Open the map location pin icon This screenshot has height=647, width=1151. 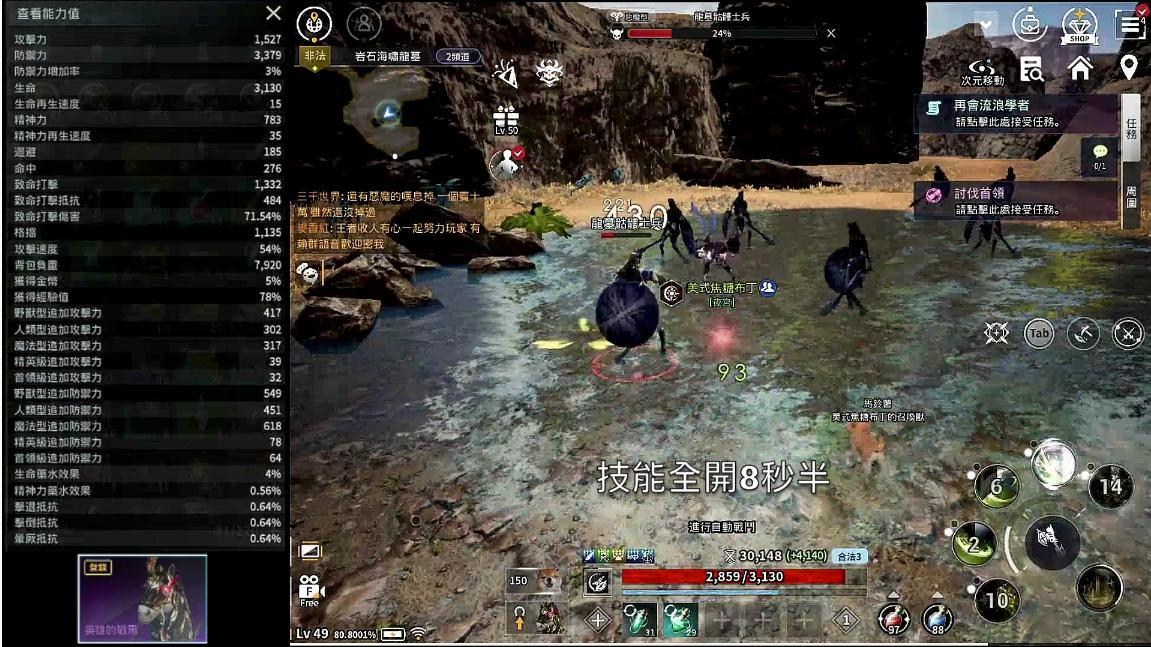coord(1128,68)
